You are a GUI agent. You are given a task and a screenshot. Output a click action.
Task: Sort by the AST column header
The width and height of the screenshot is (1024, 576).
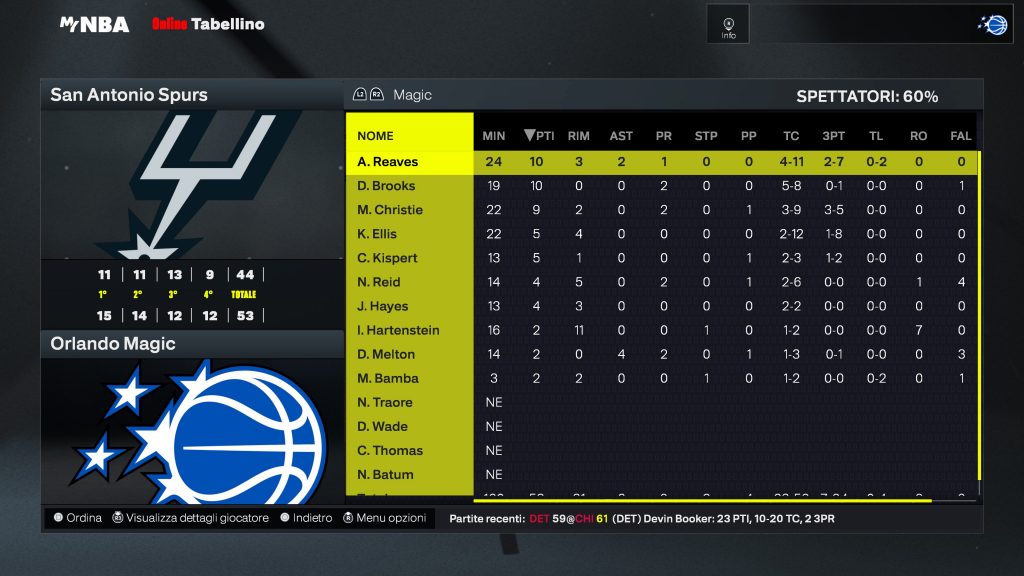point(621,136)
